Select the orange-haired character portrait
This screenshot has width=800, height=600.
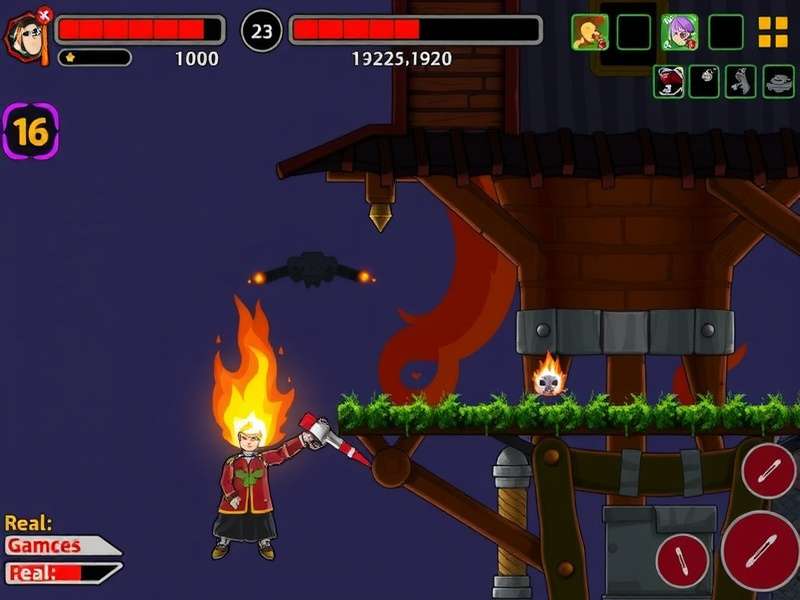click(x=589, y=32)
